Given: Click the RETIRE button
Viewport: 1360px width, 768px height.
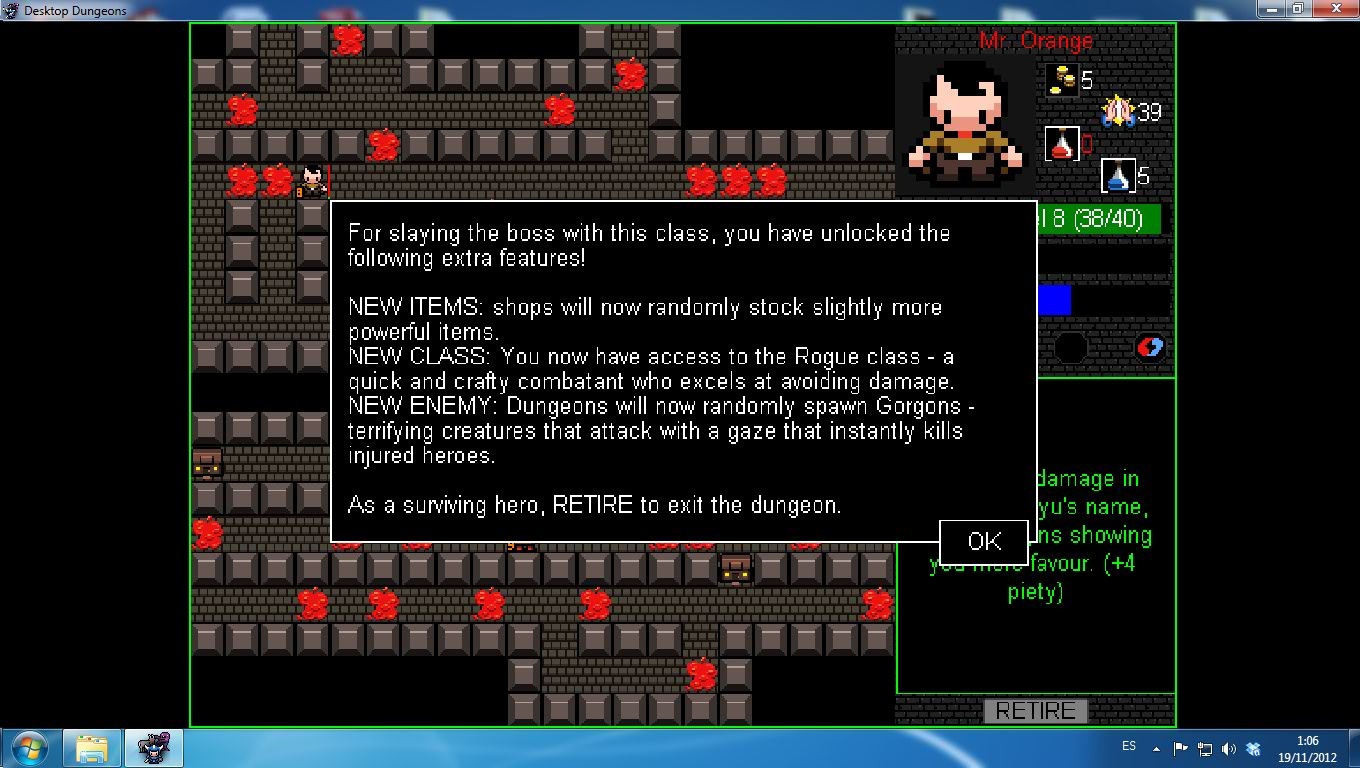Looking at the screenshot, I should [1035, 711].
